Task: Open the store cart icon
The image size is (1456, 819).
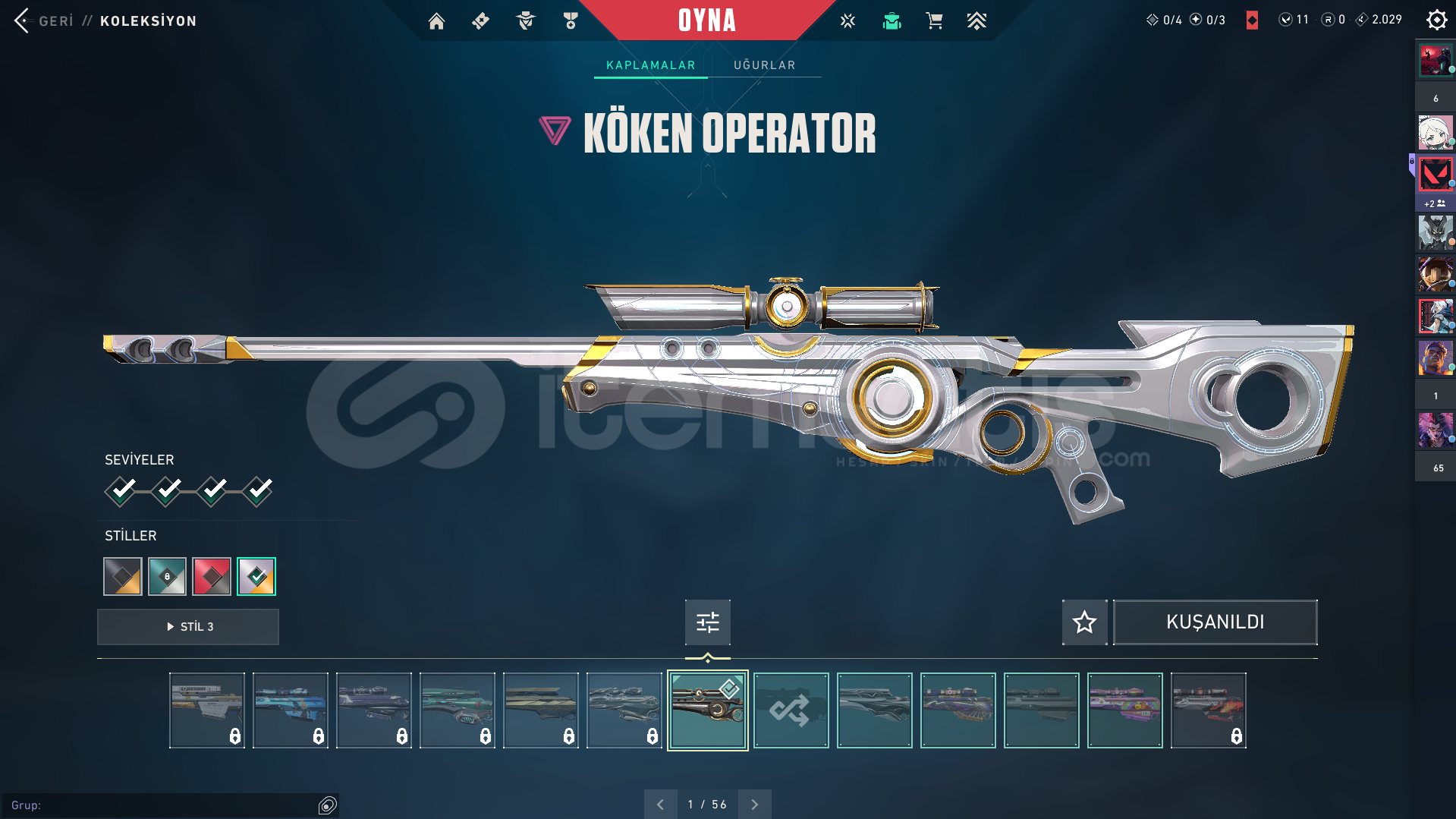Action: click(934, 21)
